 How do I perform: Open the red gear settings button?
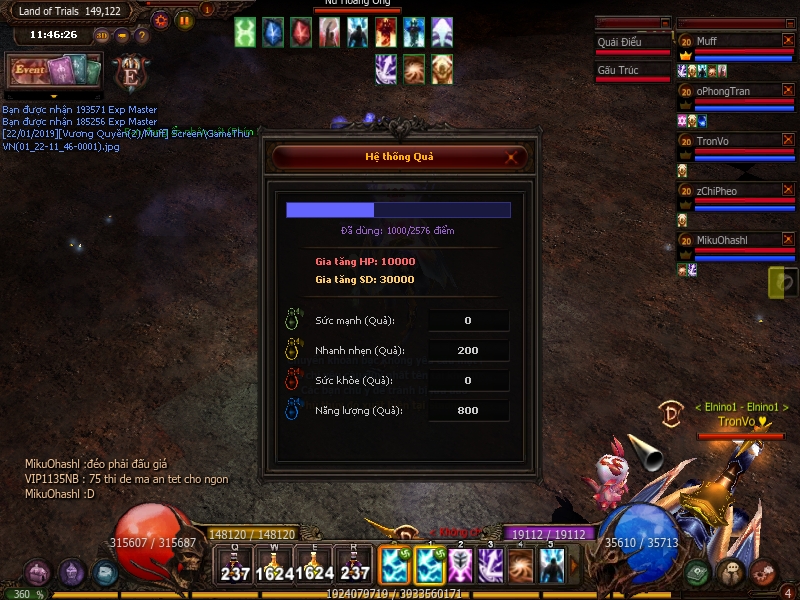pos(160,19)
